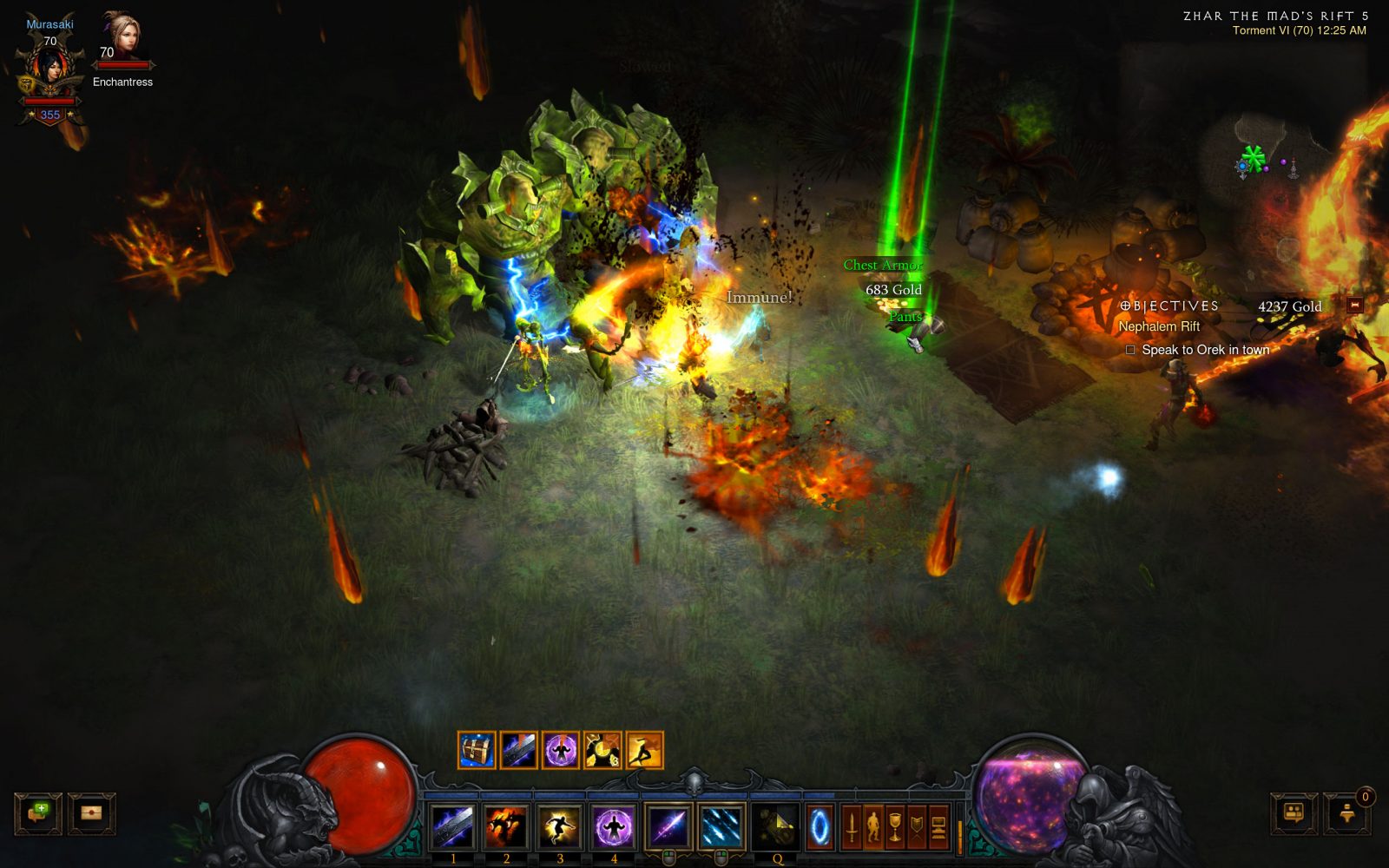The image size is (1389, 868).
Task: Use the potion slot bound to Q
Action: click(x=775, y=825)
